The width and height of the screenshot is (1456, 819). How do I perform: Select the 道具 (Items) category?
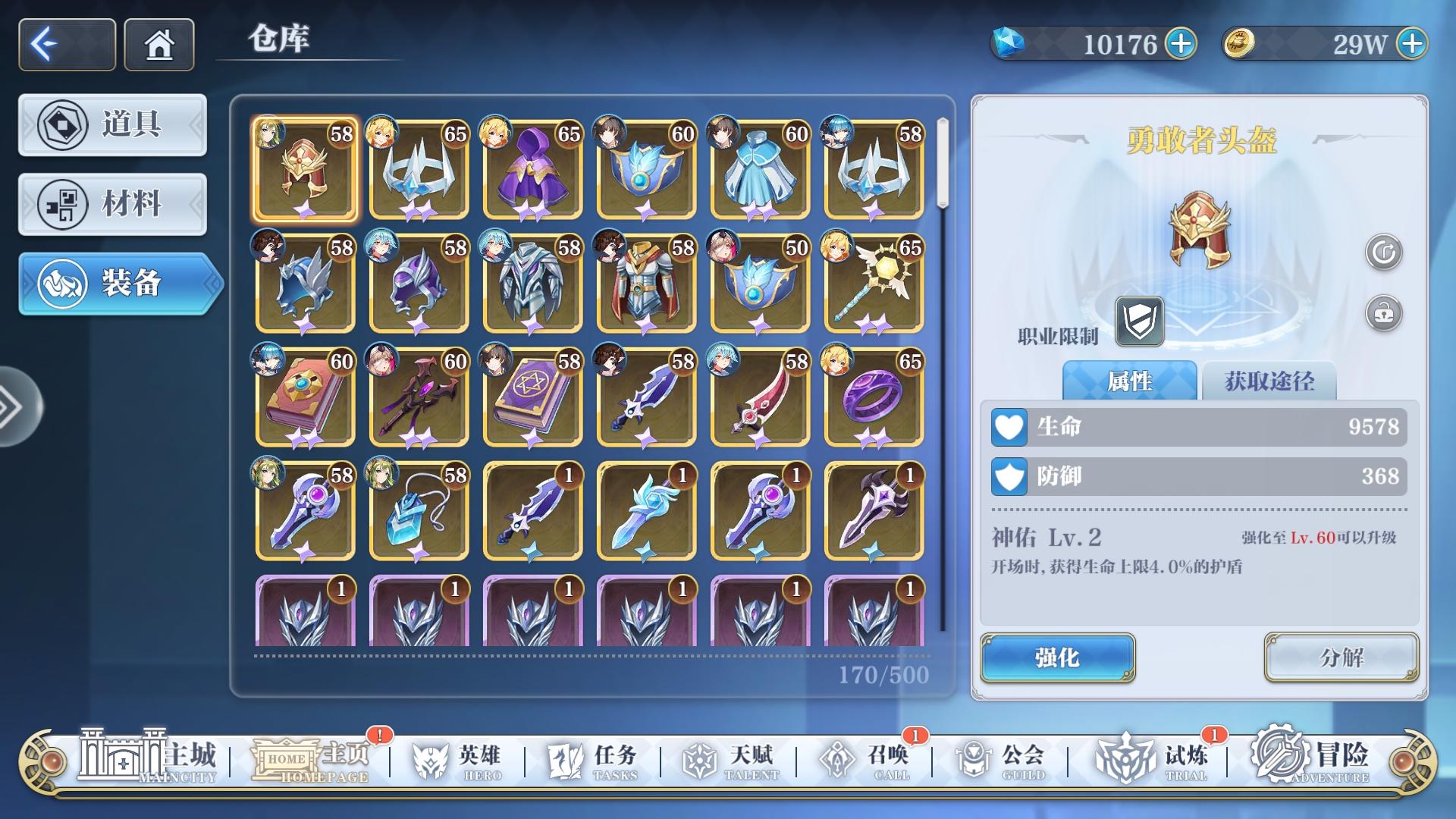[112, 125]
